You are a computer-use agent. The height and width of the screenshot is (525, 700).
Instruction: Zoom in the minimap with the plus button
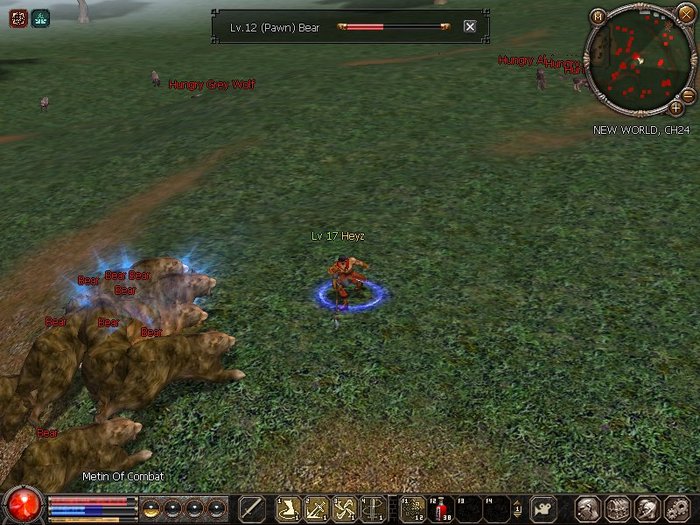(x=676, y=107)
